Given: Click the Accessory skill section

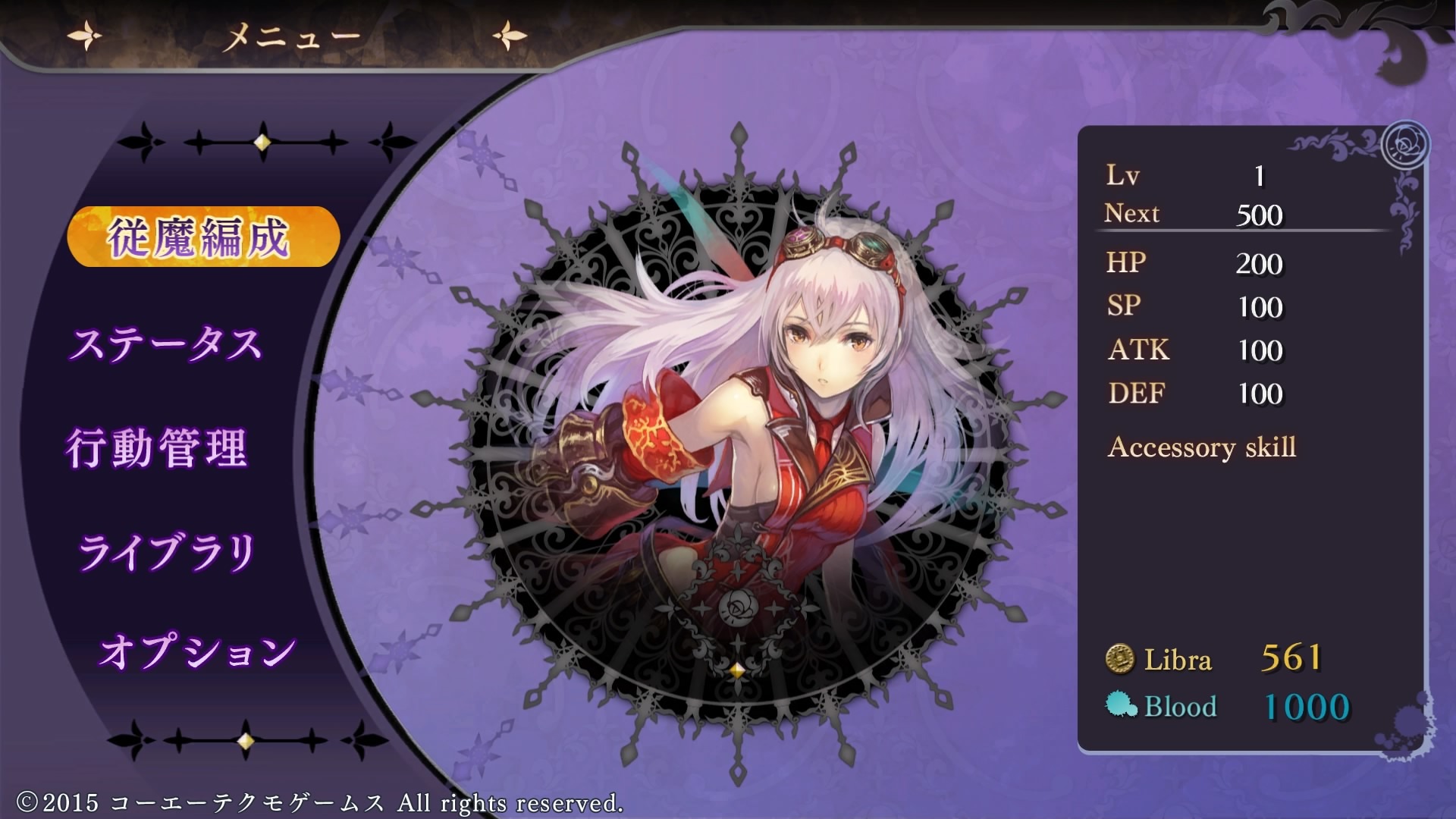Looking at the screenshot, I should pyautogui.click(x=1203, y=447).
